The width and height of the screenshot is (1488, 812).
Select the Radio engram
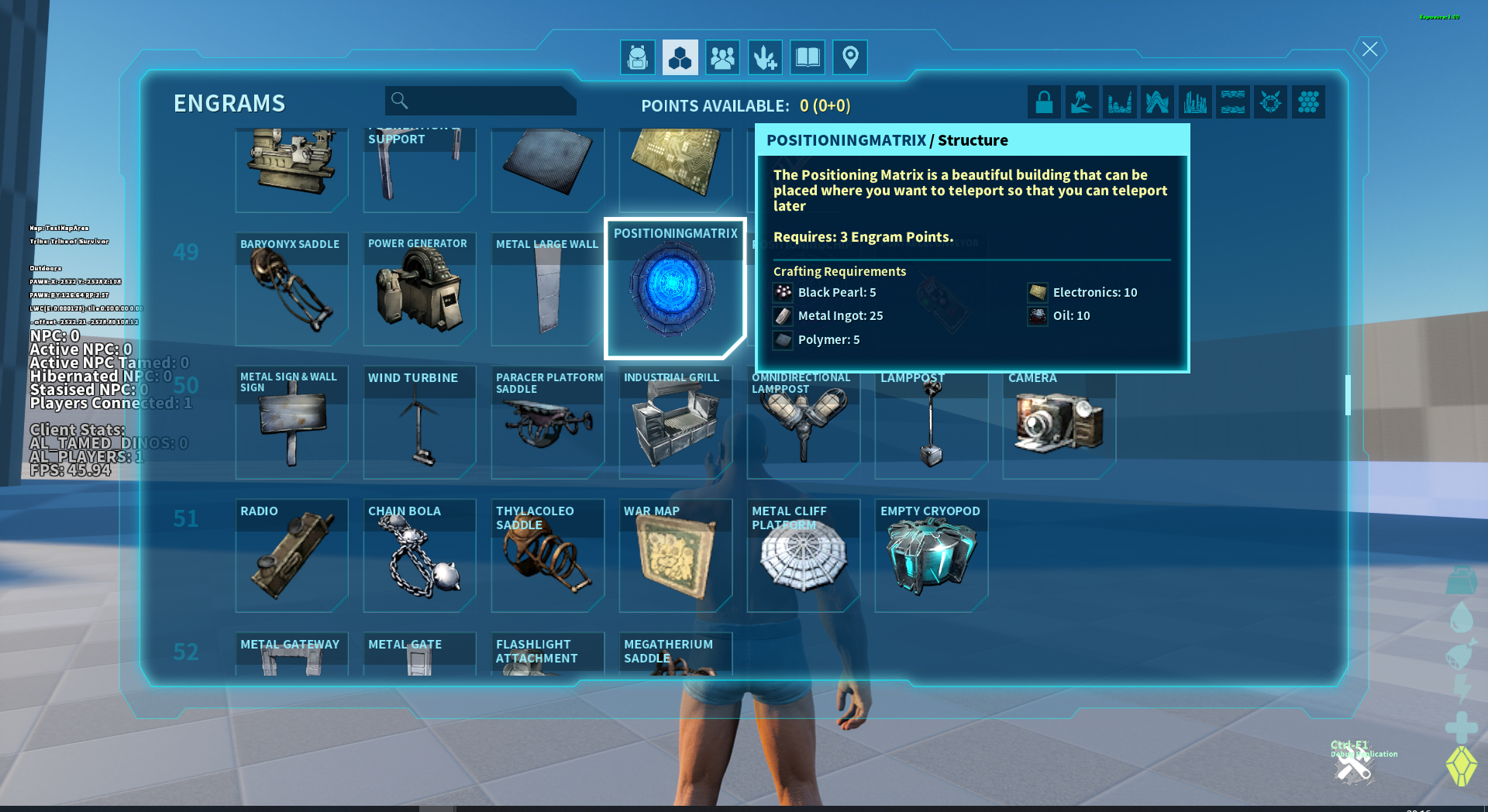click(x=291, y=556)
